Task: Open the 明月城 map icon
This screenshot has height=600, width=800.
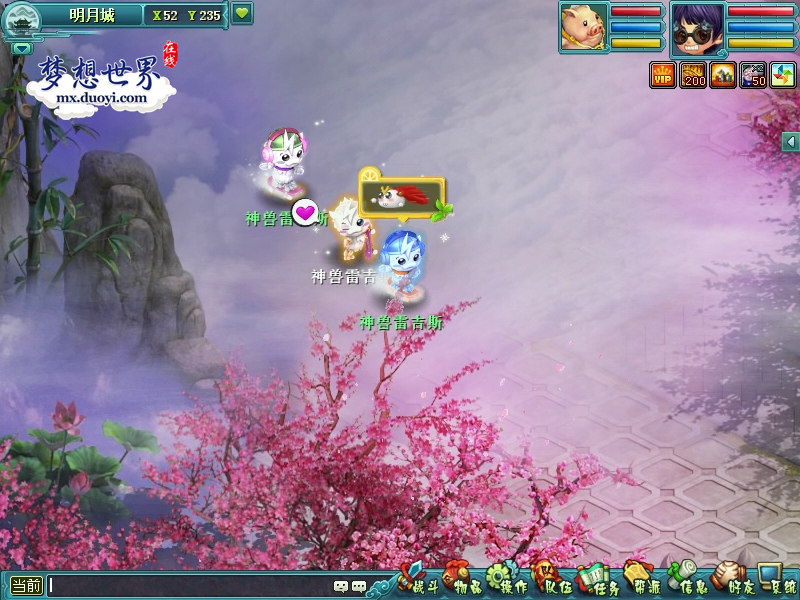Action: click(21, 18)
